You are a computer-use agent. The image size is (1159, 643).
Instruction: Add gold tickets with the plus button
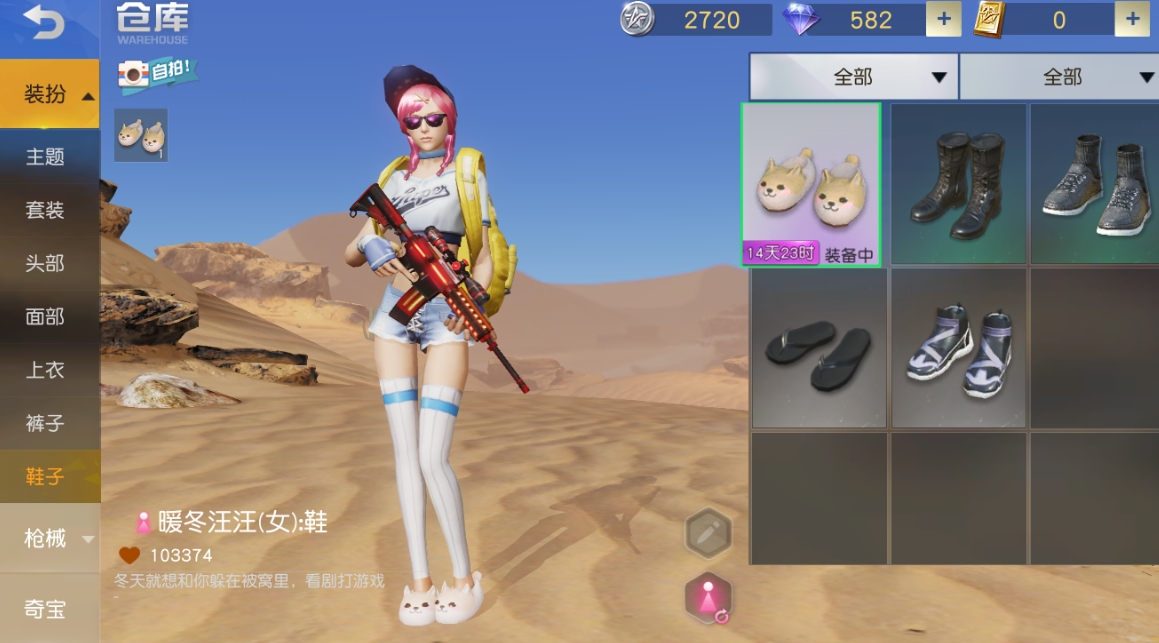click(1132, 19)
